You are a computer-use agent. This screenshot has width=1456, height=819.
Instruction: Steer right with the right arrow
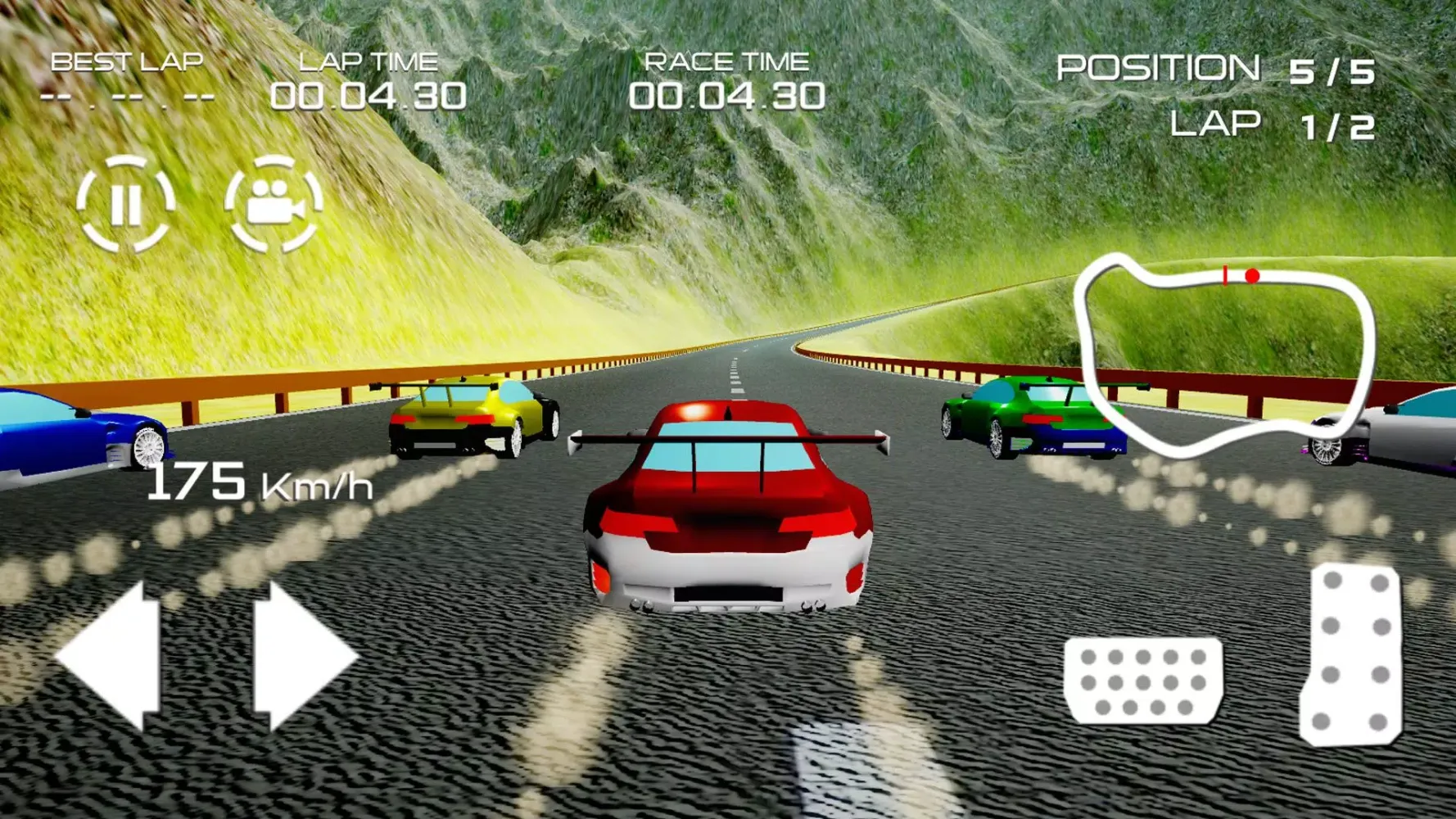303,655
